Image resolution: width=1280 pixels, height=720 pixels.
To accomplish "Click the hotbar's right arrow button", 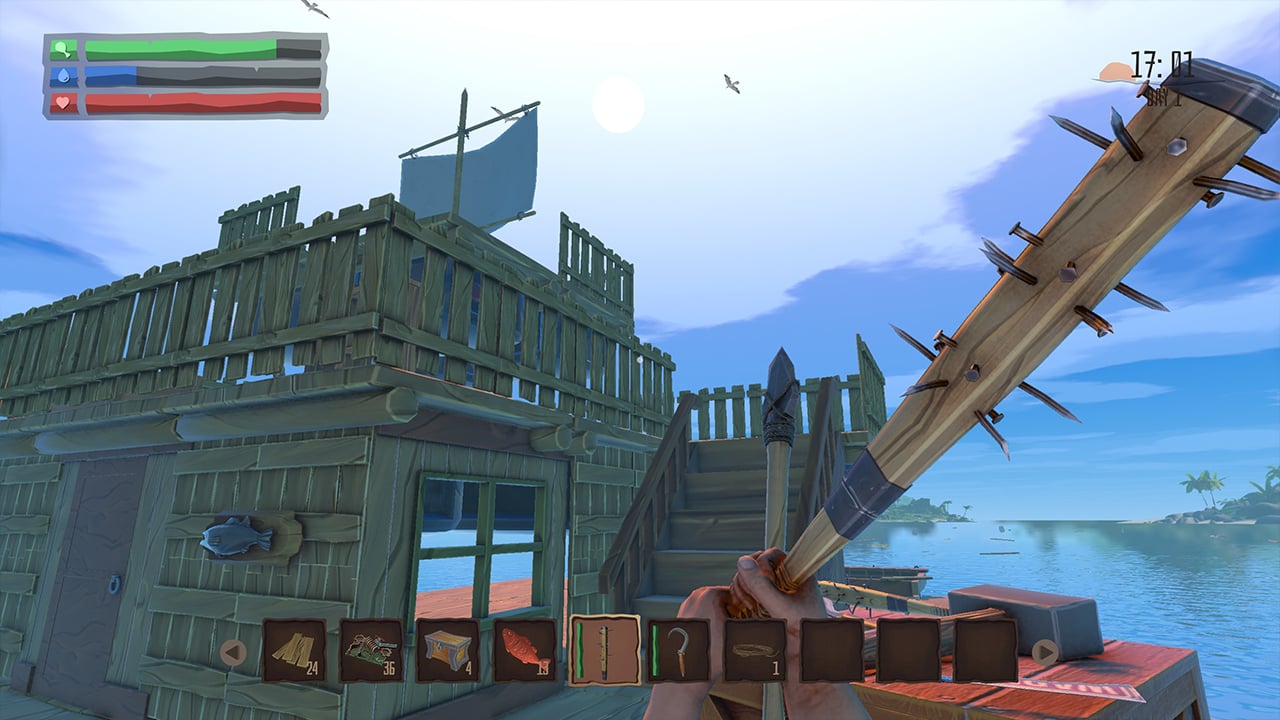I will 1045,653.
